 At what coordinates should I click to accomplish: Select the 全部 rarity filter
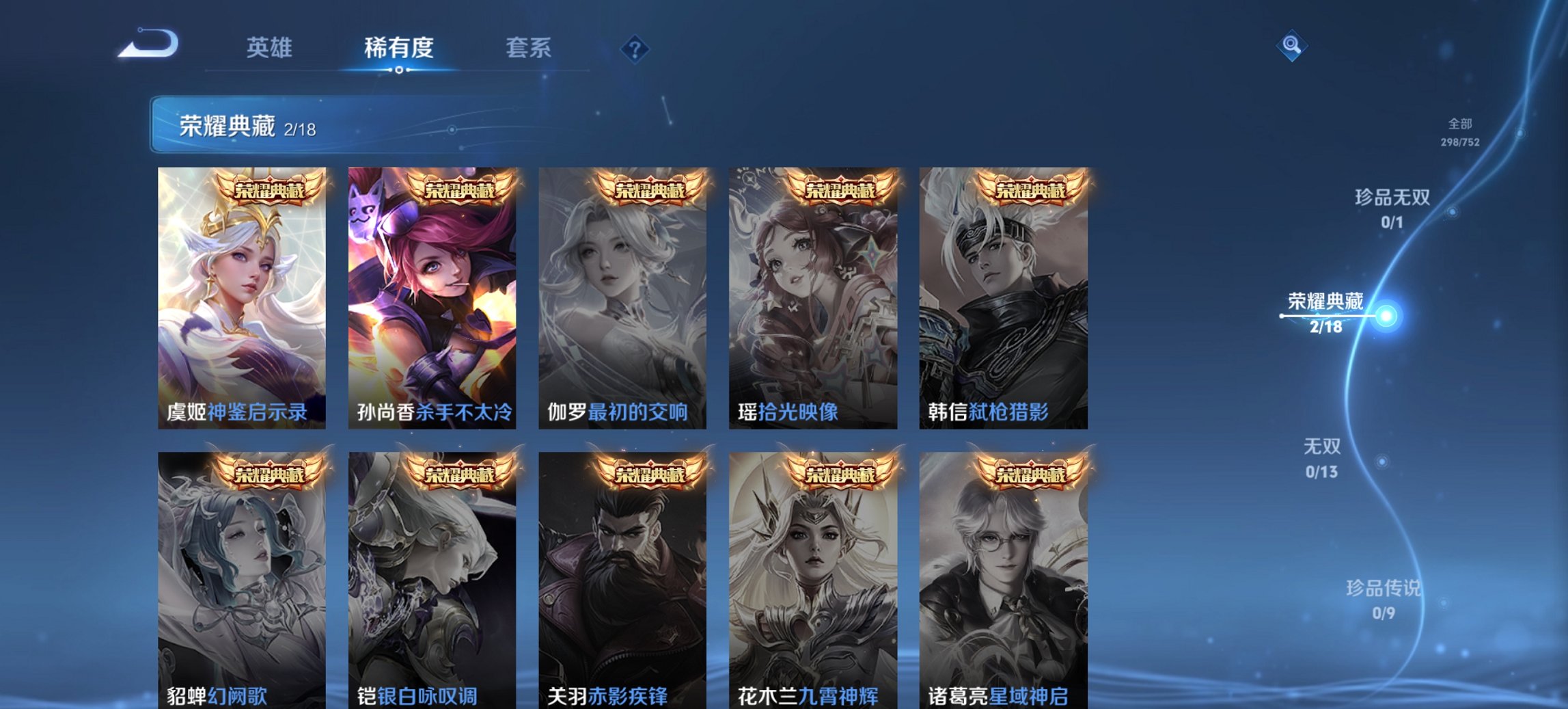[1457, 124]
